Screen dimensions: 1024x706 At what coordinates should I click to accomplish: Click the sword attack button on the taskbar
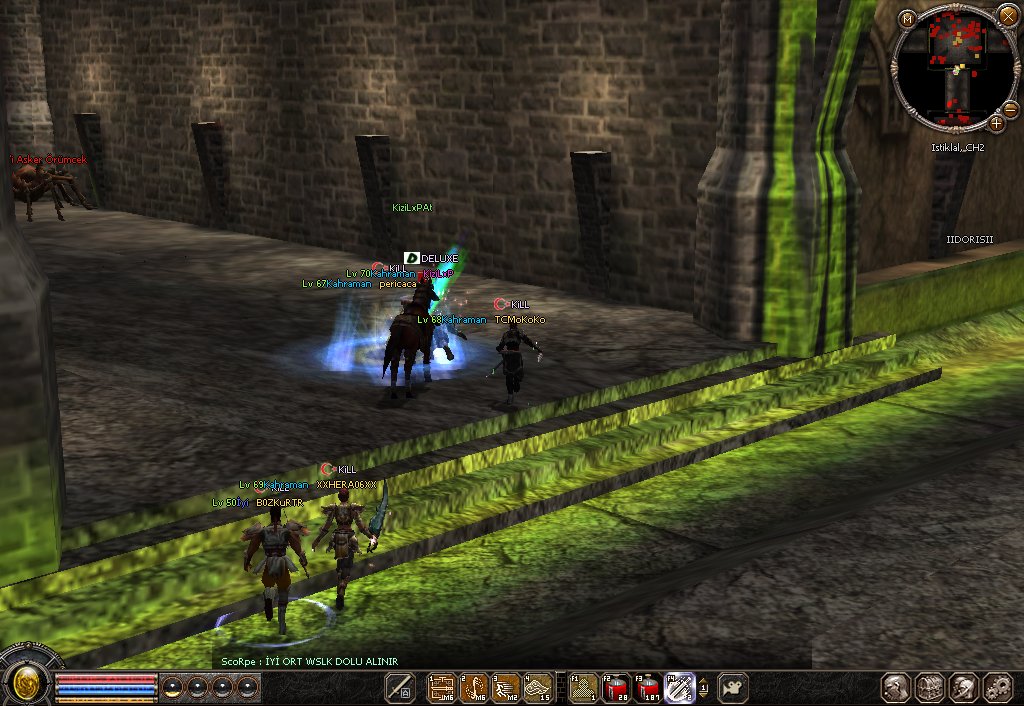click(400, 687)
